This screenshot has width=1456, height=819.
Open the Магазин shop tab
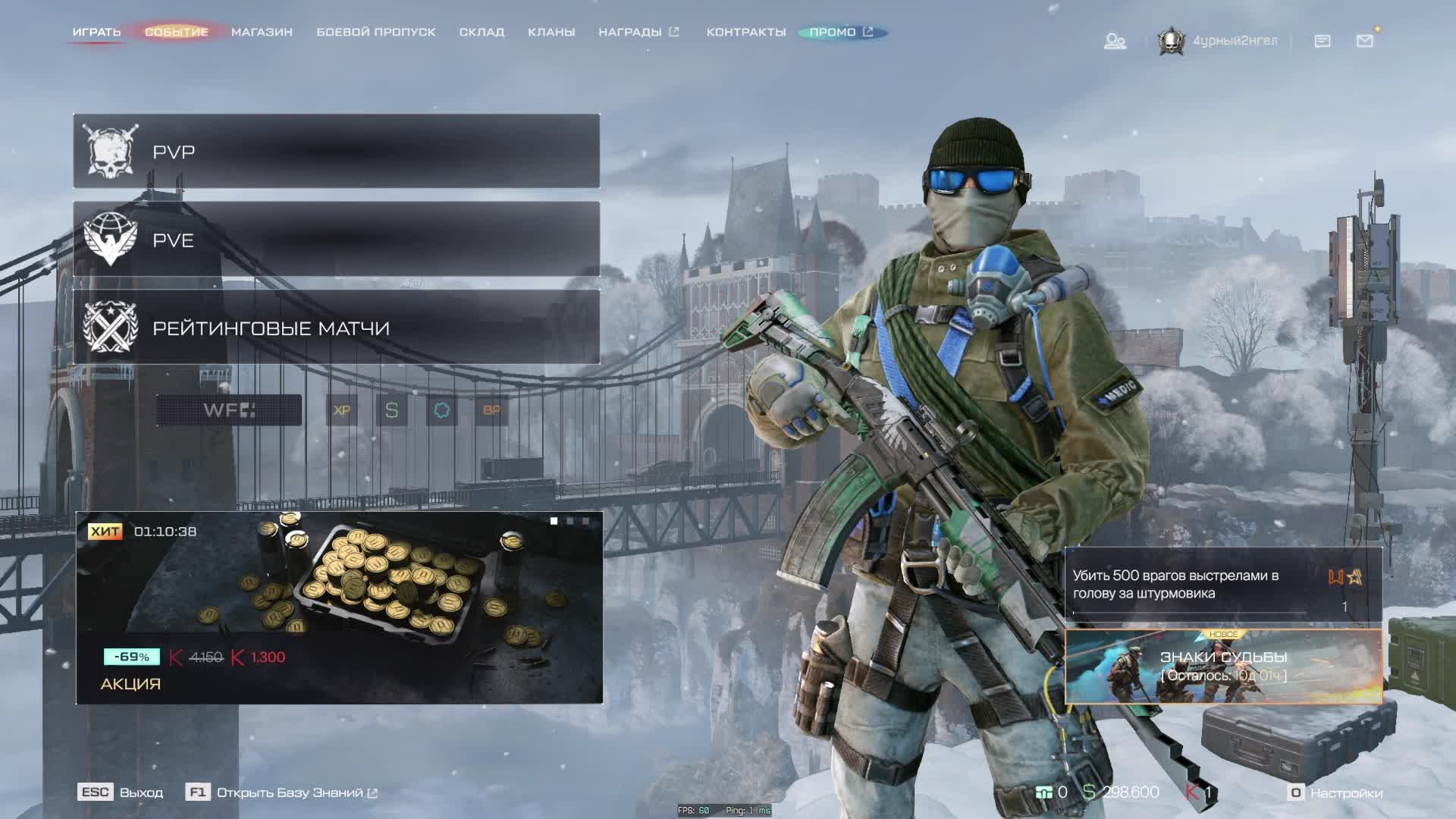[x=262, y=32]
